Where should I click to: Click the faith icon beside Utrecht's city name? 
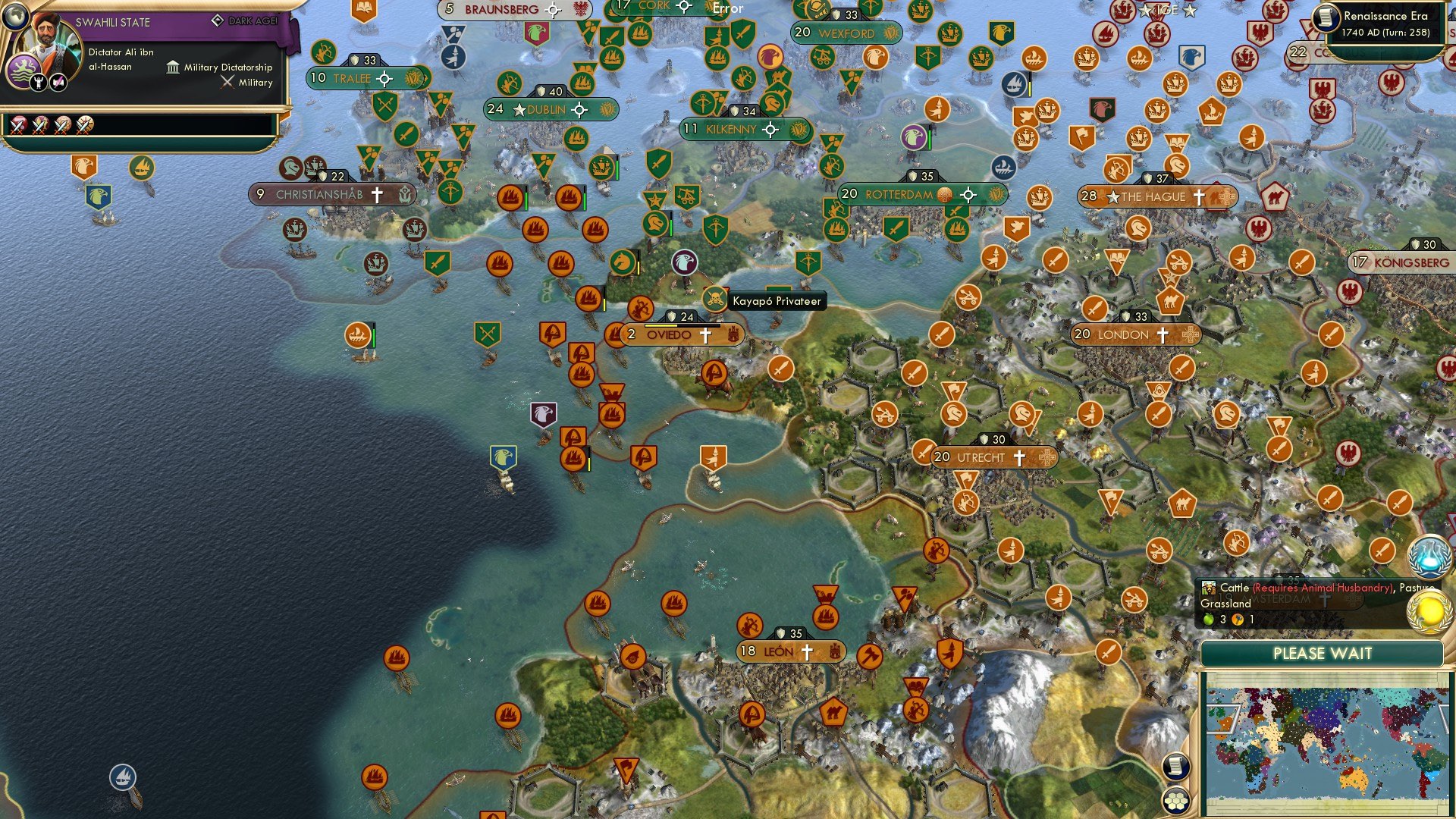[1020, 457]
